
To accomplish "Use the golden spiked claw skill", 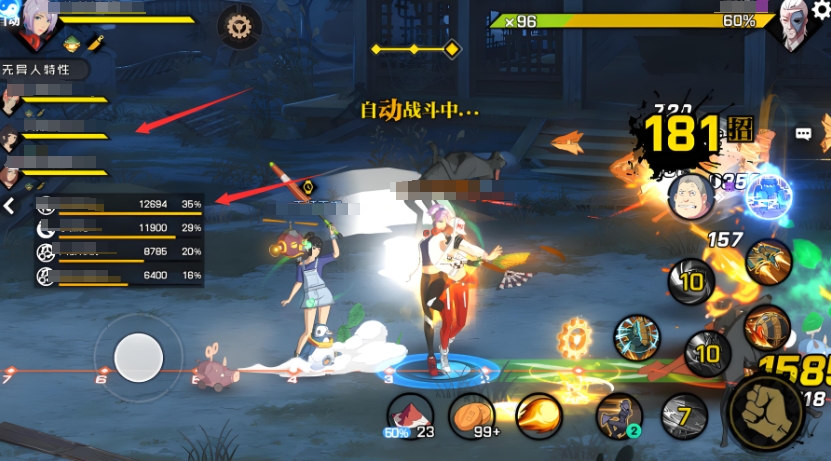I will pos(768,261).
